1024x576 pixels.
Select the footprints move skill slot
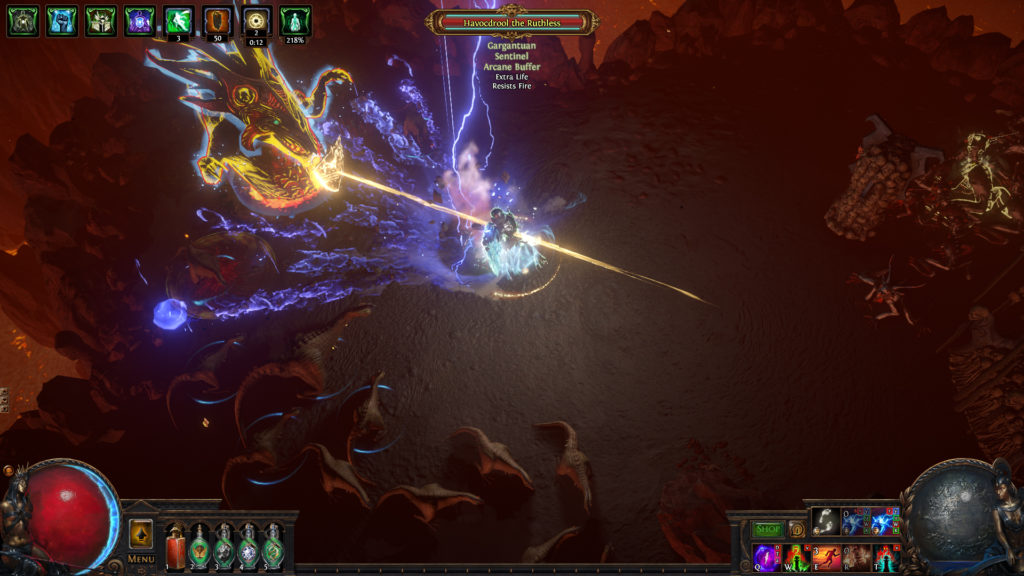825,521
